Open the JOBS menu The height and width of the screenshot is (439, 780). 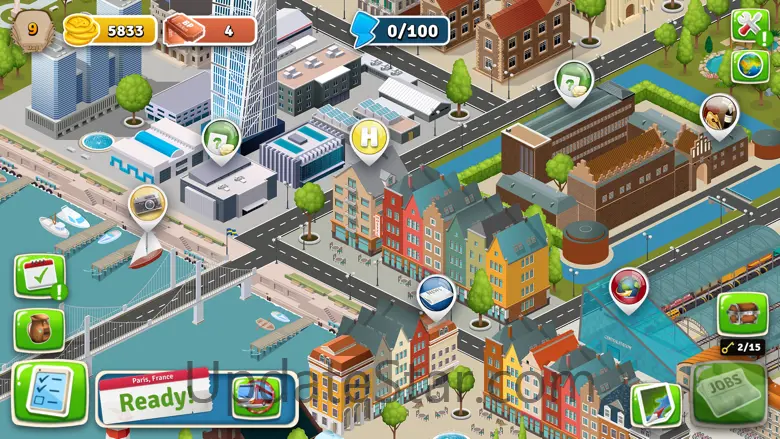point(728,392)
